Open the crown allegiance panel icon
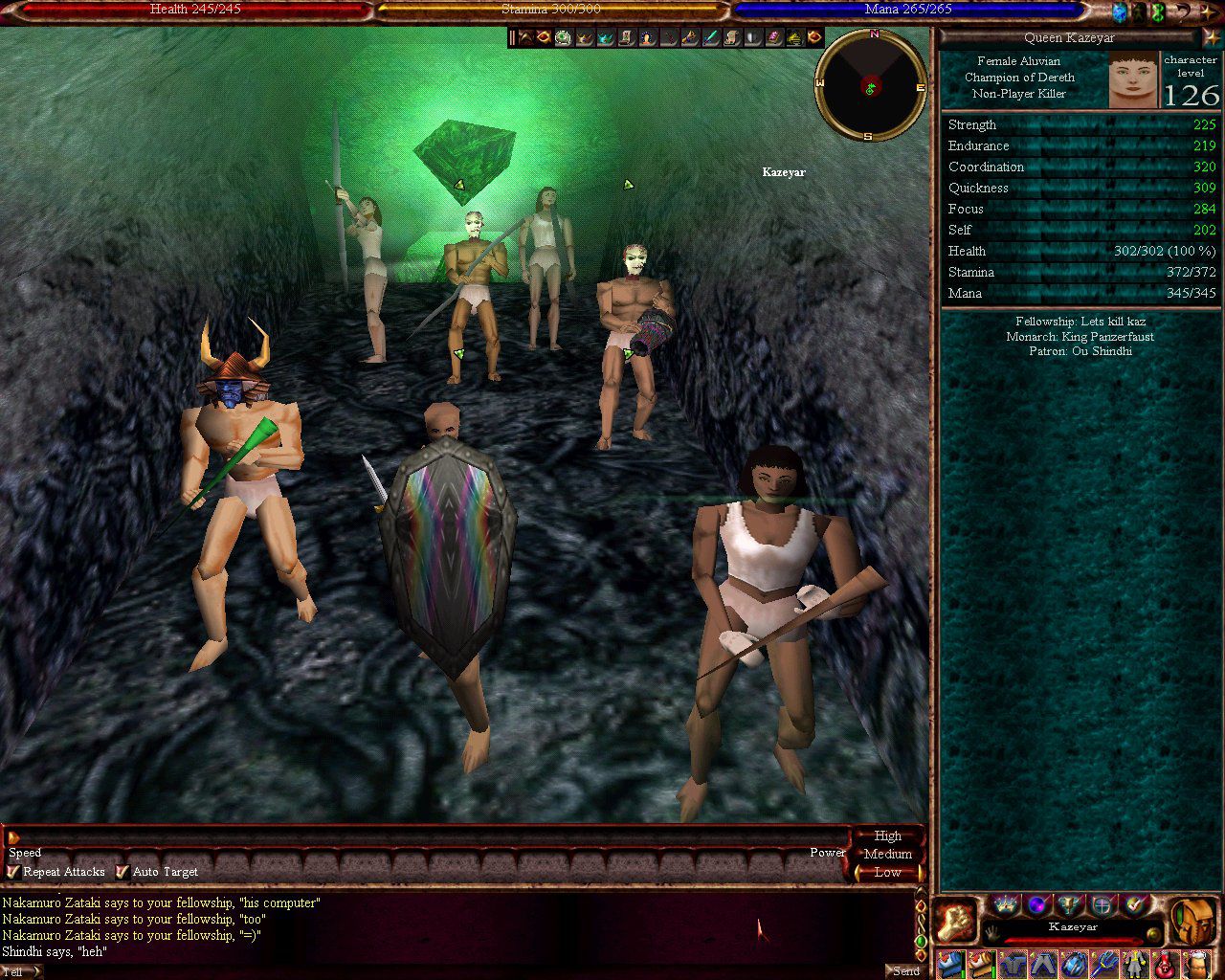The width and height of the screenshot is (1225, 980). point(1006,904)
